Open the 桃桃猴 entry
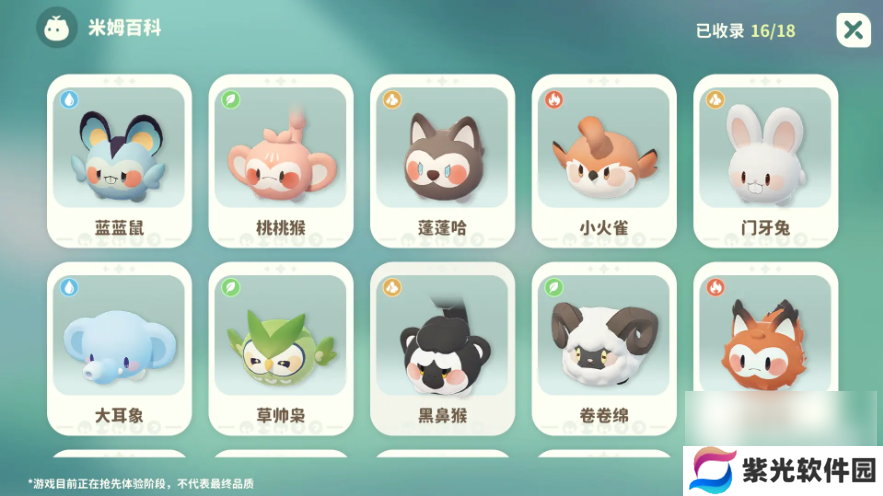Image resolution: width=883 pixels, height=496 pixels. point(281,160)
